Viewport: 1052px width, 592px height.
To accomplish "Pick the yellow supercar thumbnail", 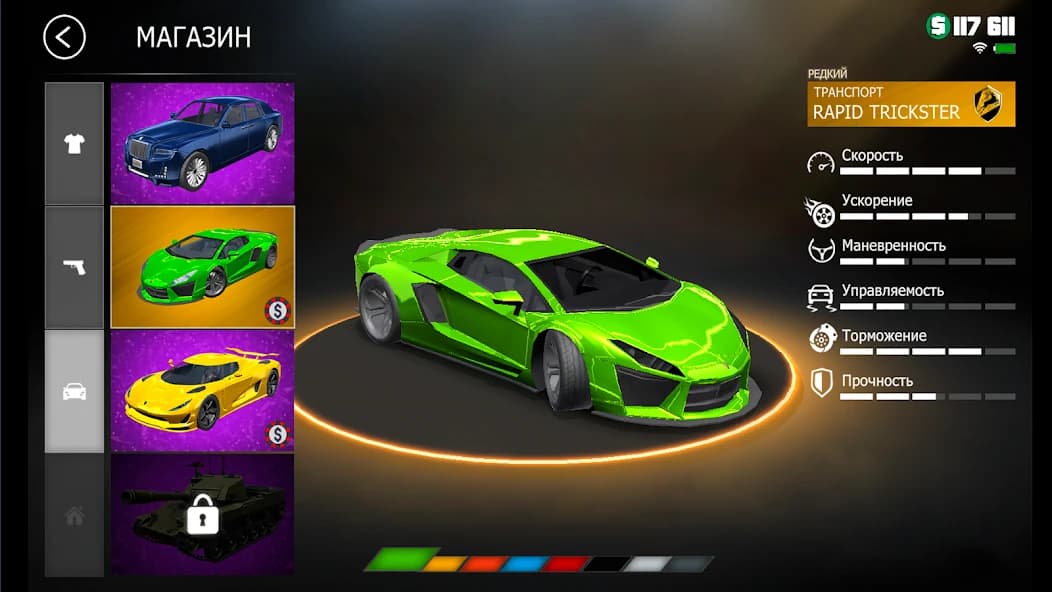I will tap(202, 391).
